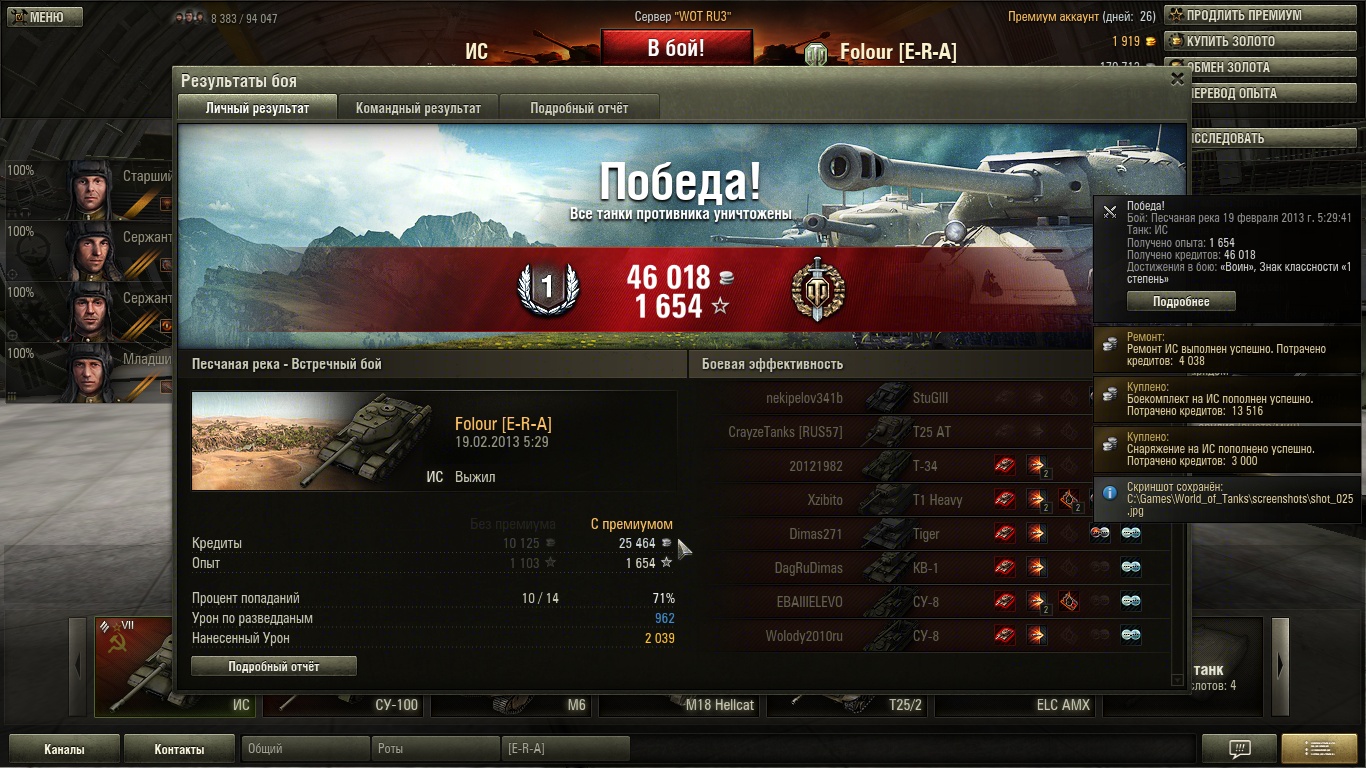Extend premium with Продлить премиум
The height and width of the screenshot is (768, 1366).
[x=1264, y=16]
